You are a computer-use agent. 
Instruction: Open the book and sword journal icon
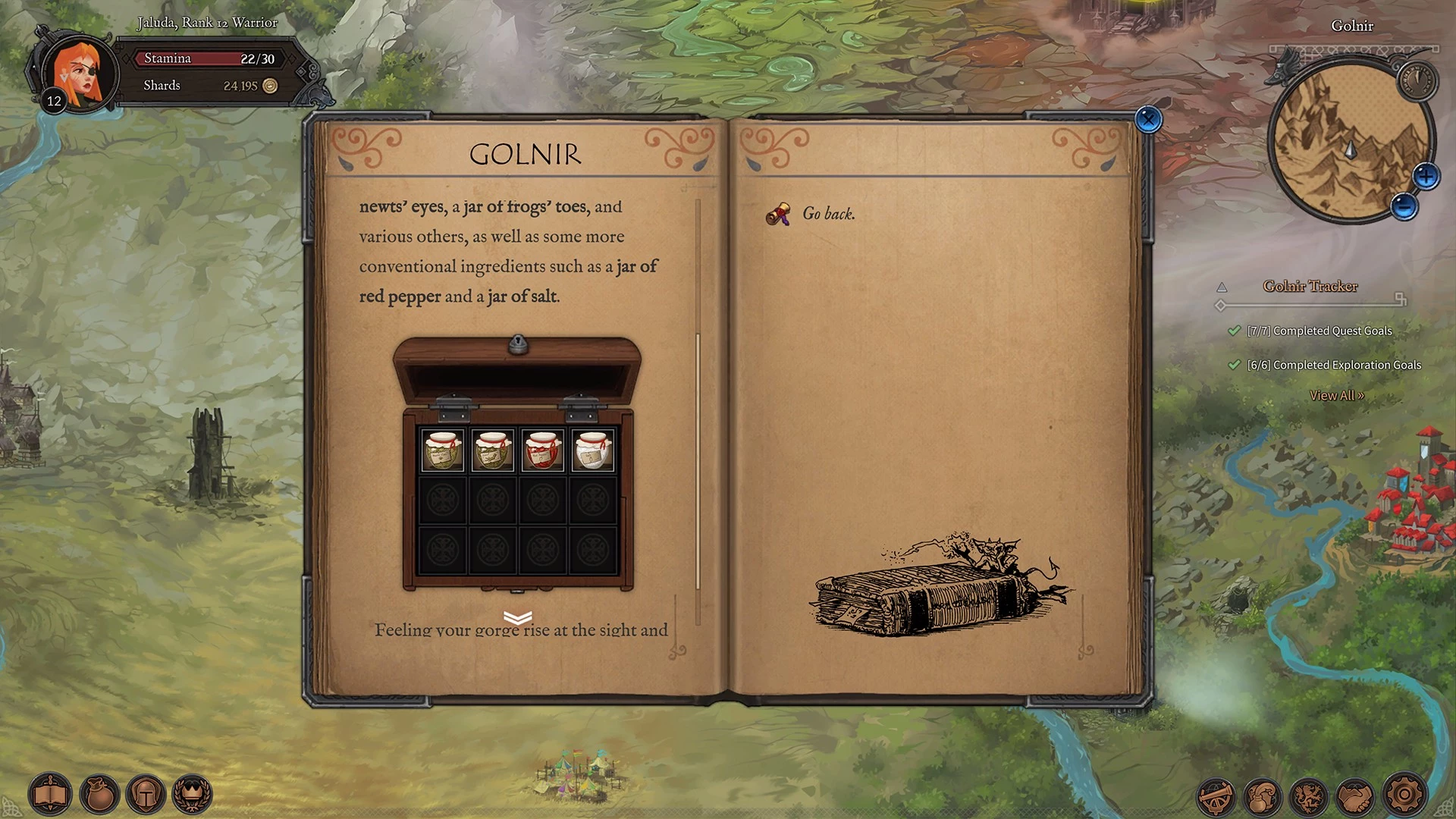click(x=50, y=795)
